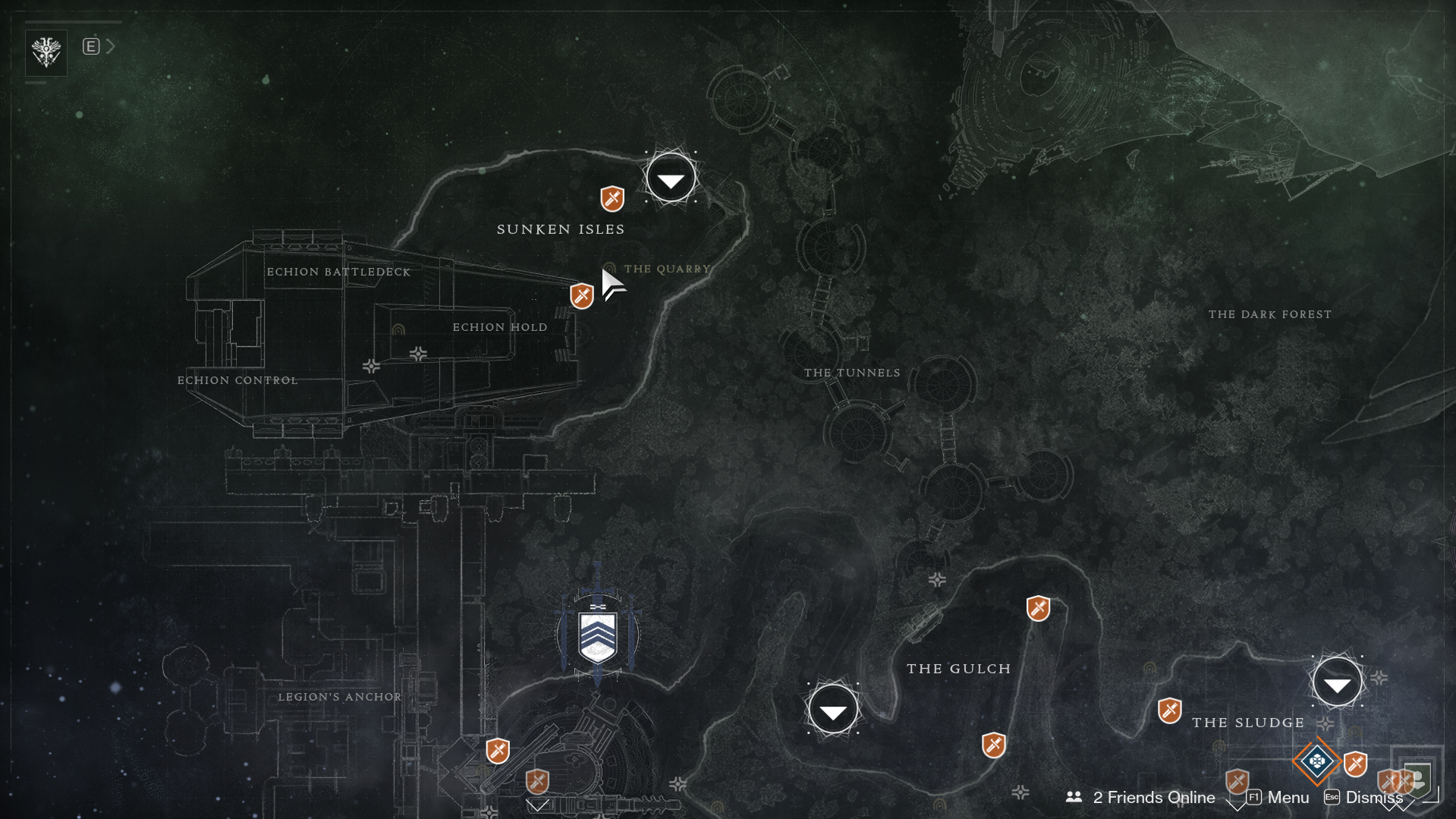Select the blue diamond public event marker
The width and height of the screenshot is (1456, 819).
click(x=1317, y=761)
